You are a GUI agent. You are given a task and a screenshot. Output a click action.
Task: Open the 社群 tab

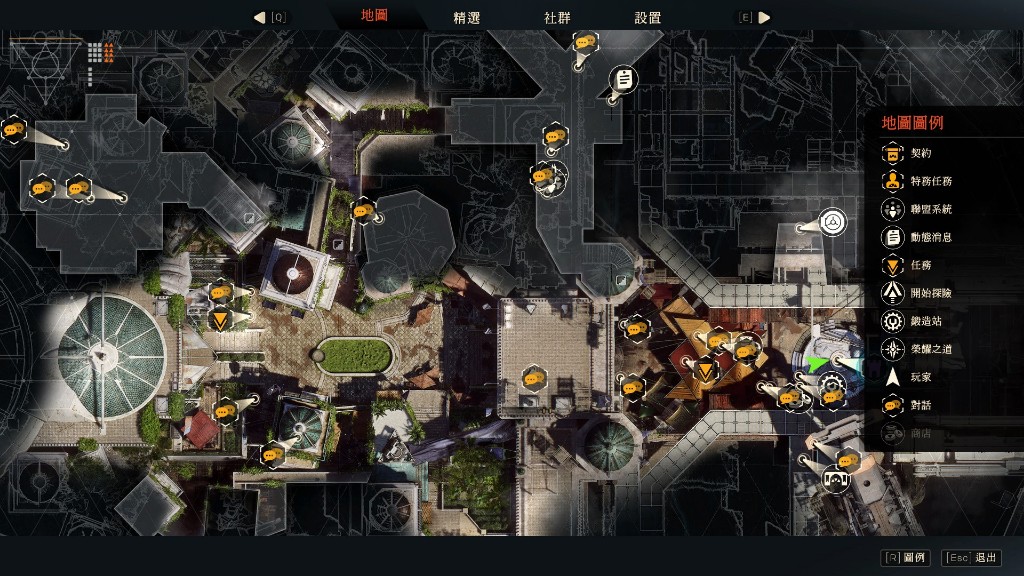click(x=557, y=18)
